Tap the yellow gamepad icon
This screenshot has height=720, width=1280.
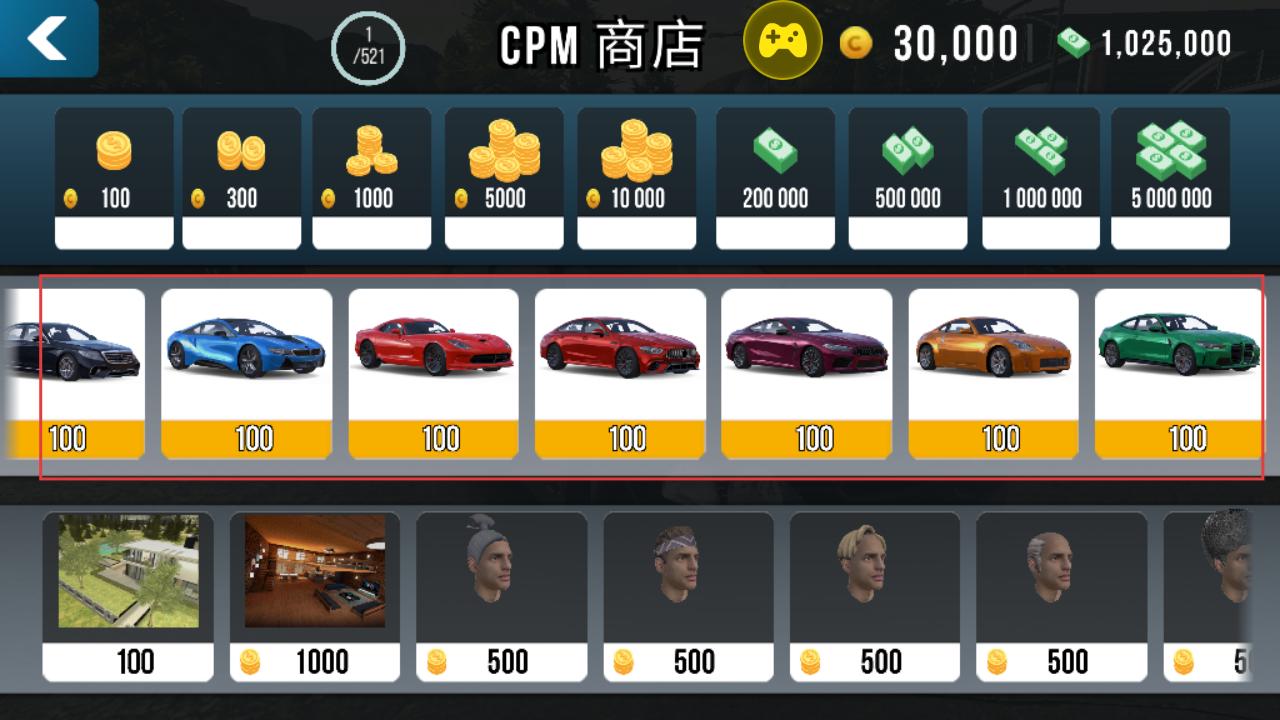coord(782,41)
